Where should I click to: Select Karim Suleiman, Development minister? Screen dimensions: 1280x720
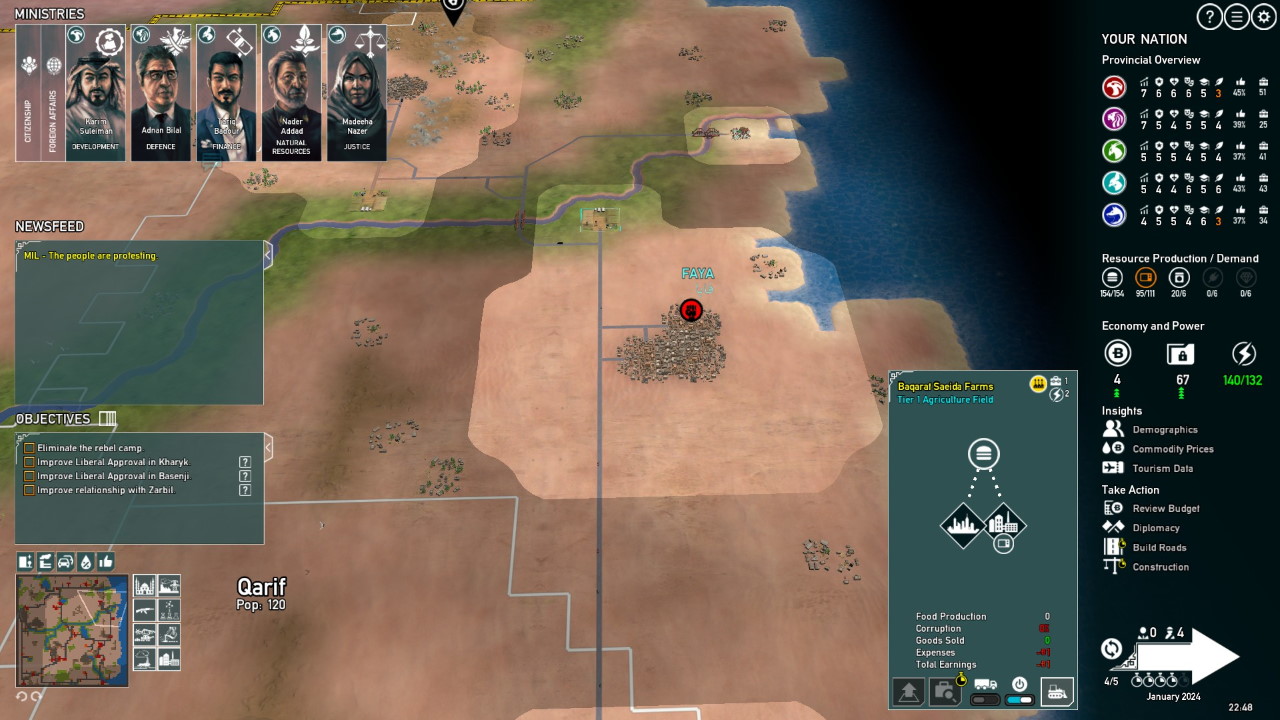[x=96, y=93]
